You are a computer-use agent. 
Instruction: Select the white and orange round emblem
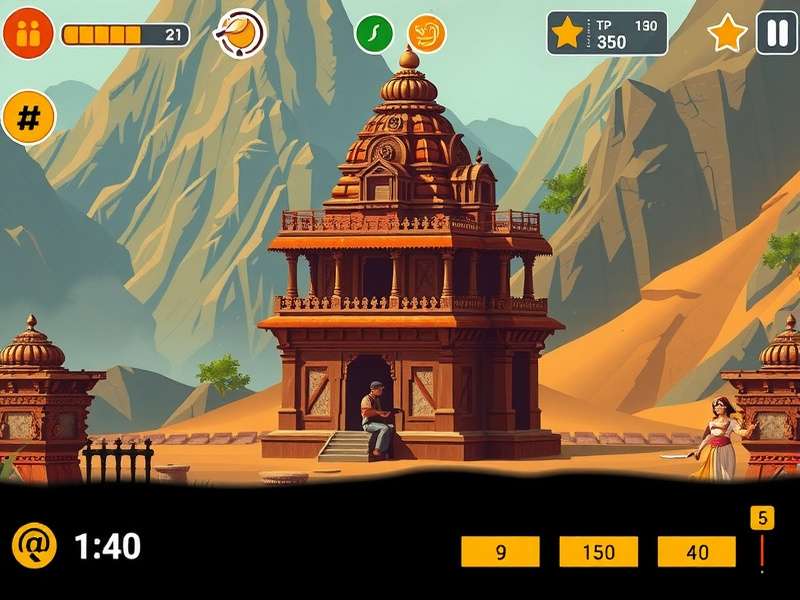tap(241, 33)
